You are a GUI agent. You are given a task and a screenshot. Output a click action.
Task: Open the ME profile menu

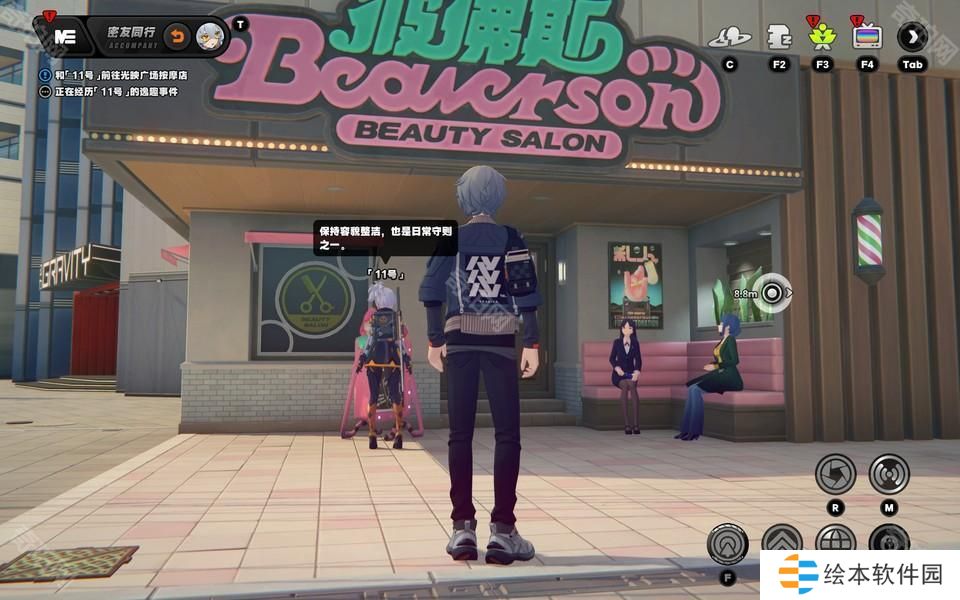tap(65, 36)
